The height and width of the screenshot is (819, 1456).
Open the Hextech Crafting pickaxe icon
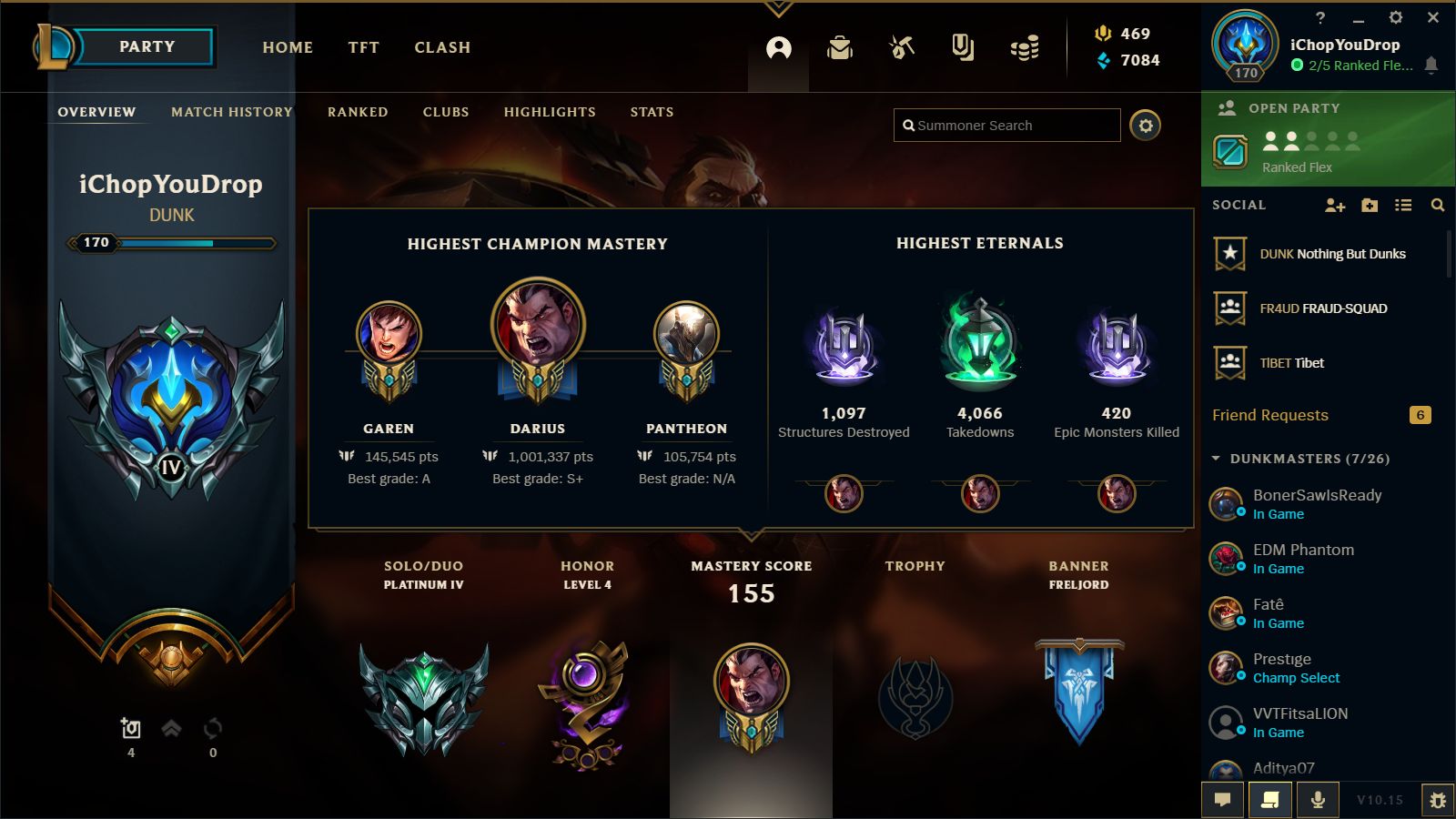[902, 49]
